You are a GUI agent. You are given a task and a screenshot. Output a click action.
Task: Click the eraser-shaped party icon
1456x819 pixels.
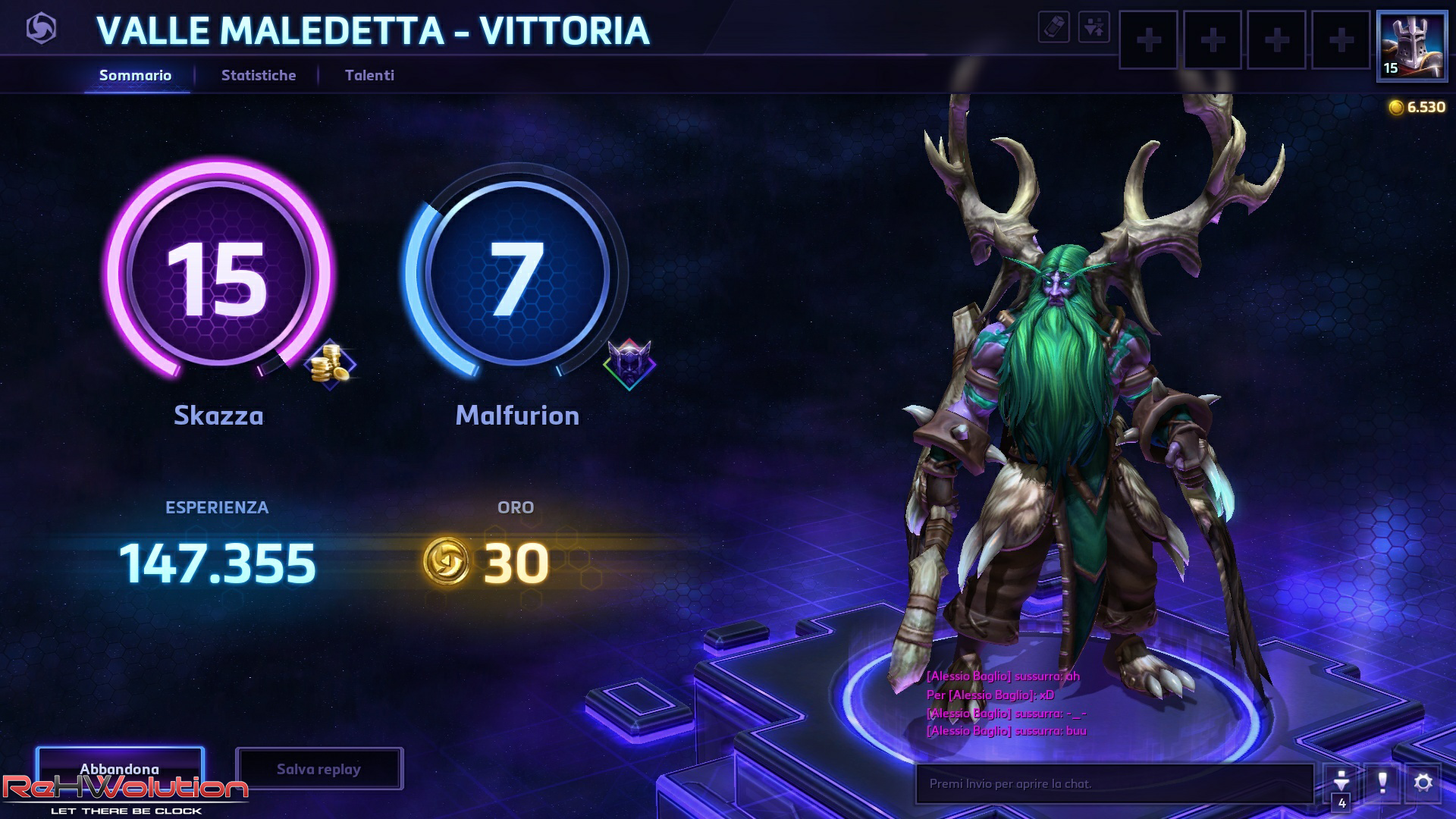(x=1053, y=27)
